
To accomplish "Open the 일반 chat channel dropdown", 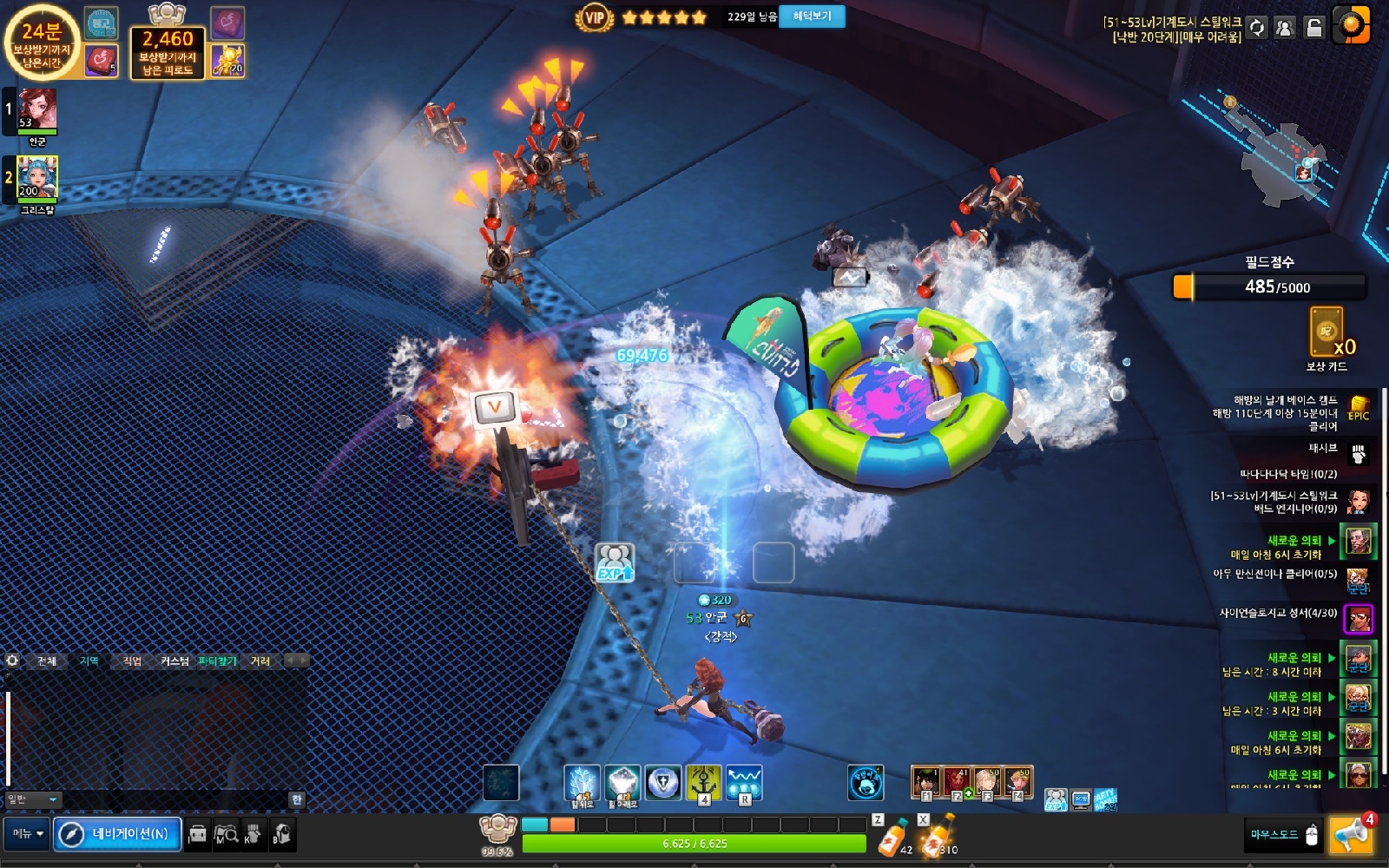I will pyautogui.click(x=33, y=799).
